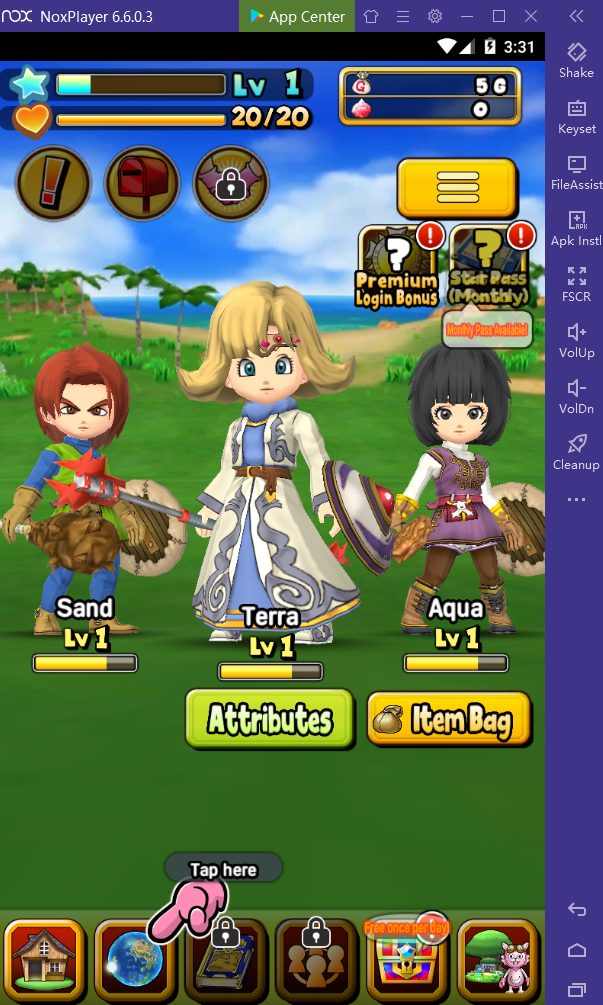Open the Item Bag
Image resolution: width=603 pixels, height=1005 pixels.
coord(448,718)
